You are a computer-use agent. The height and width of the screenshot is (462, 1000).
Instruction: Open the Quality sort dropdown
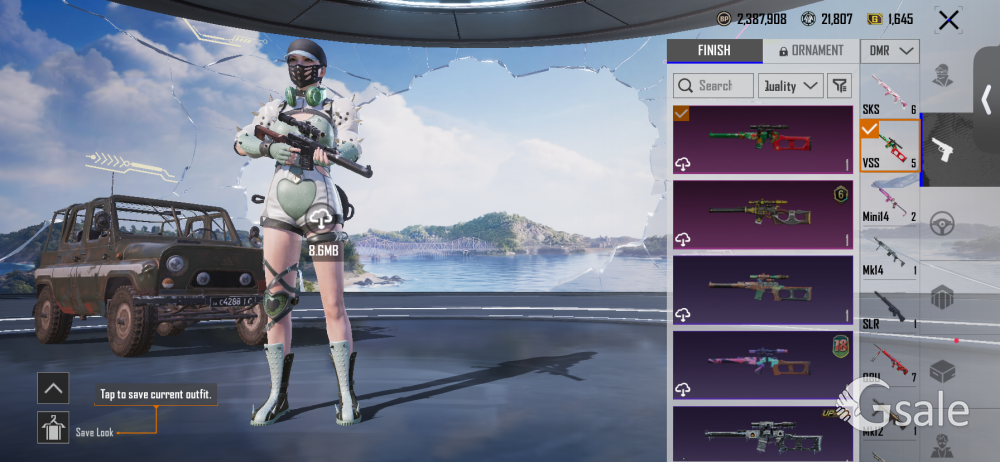(x=790, y=86)
